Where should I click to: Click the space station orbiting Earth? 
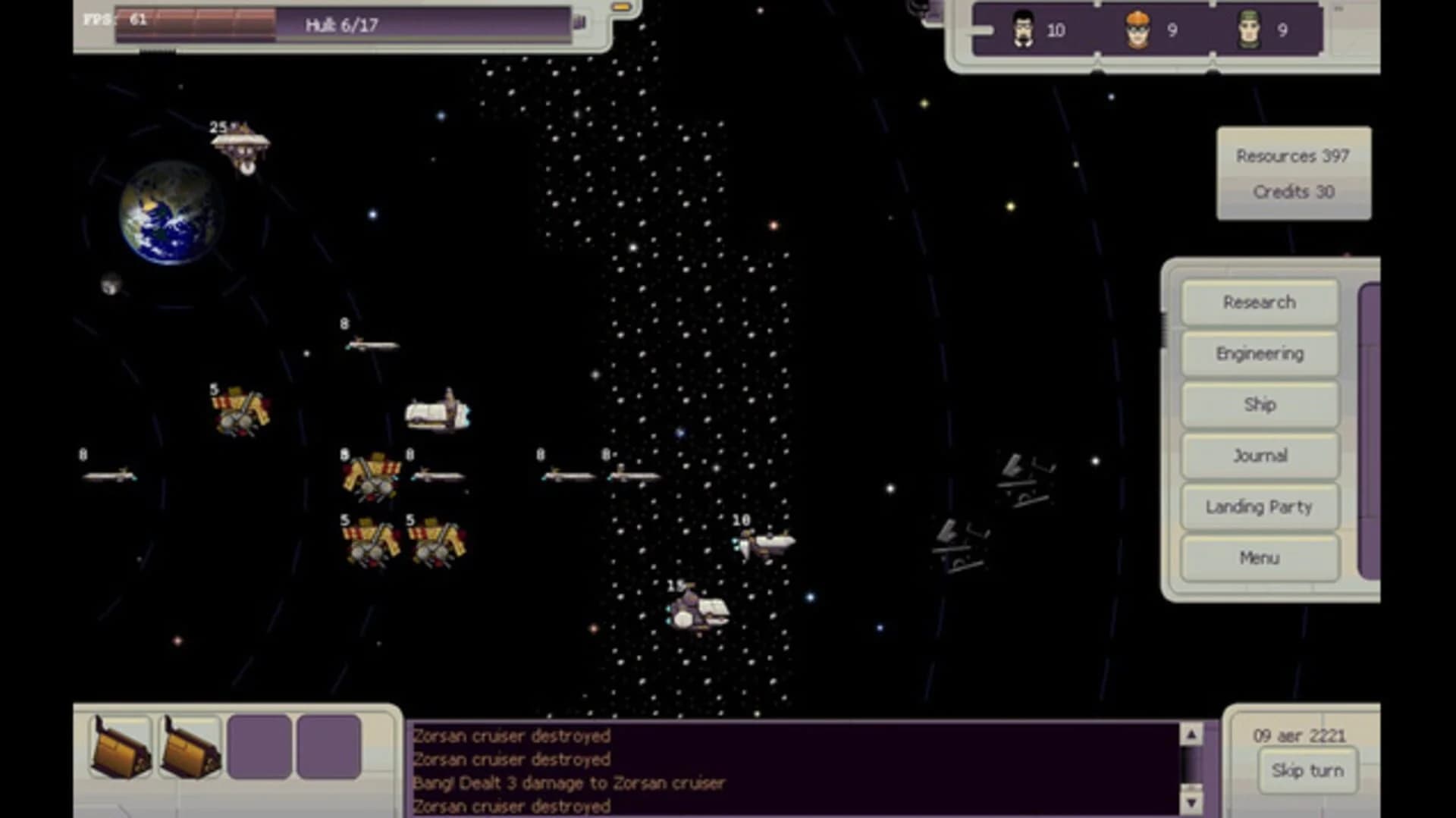coord(241,144)
